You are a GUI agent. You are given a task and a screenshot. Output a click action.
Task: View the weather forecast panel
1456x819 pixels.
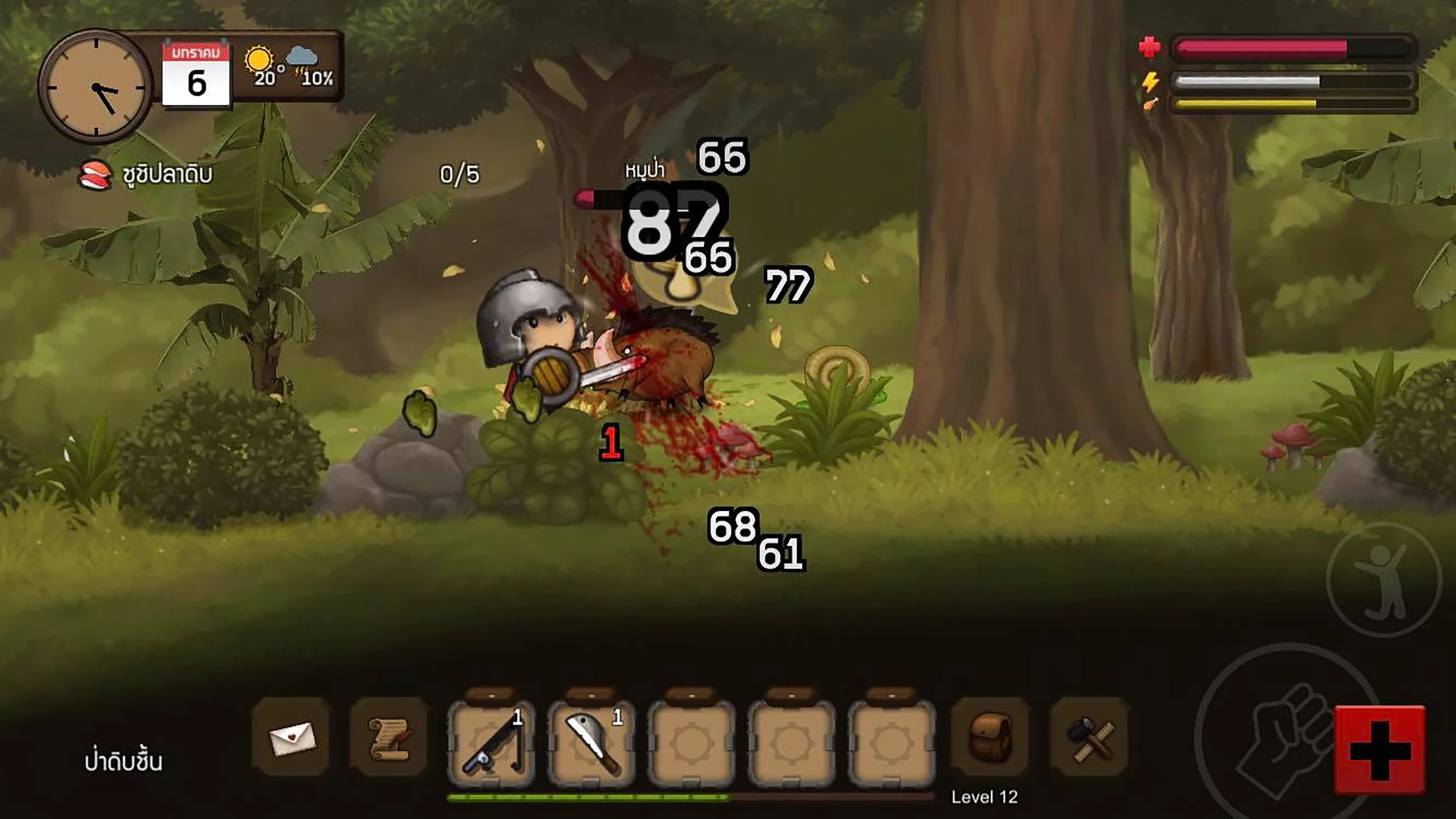click(289, 67)
